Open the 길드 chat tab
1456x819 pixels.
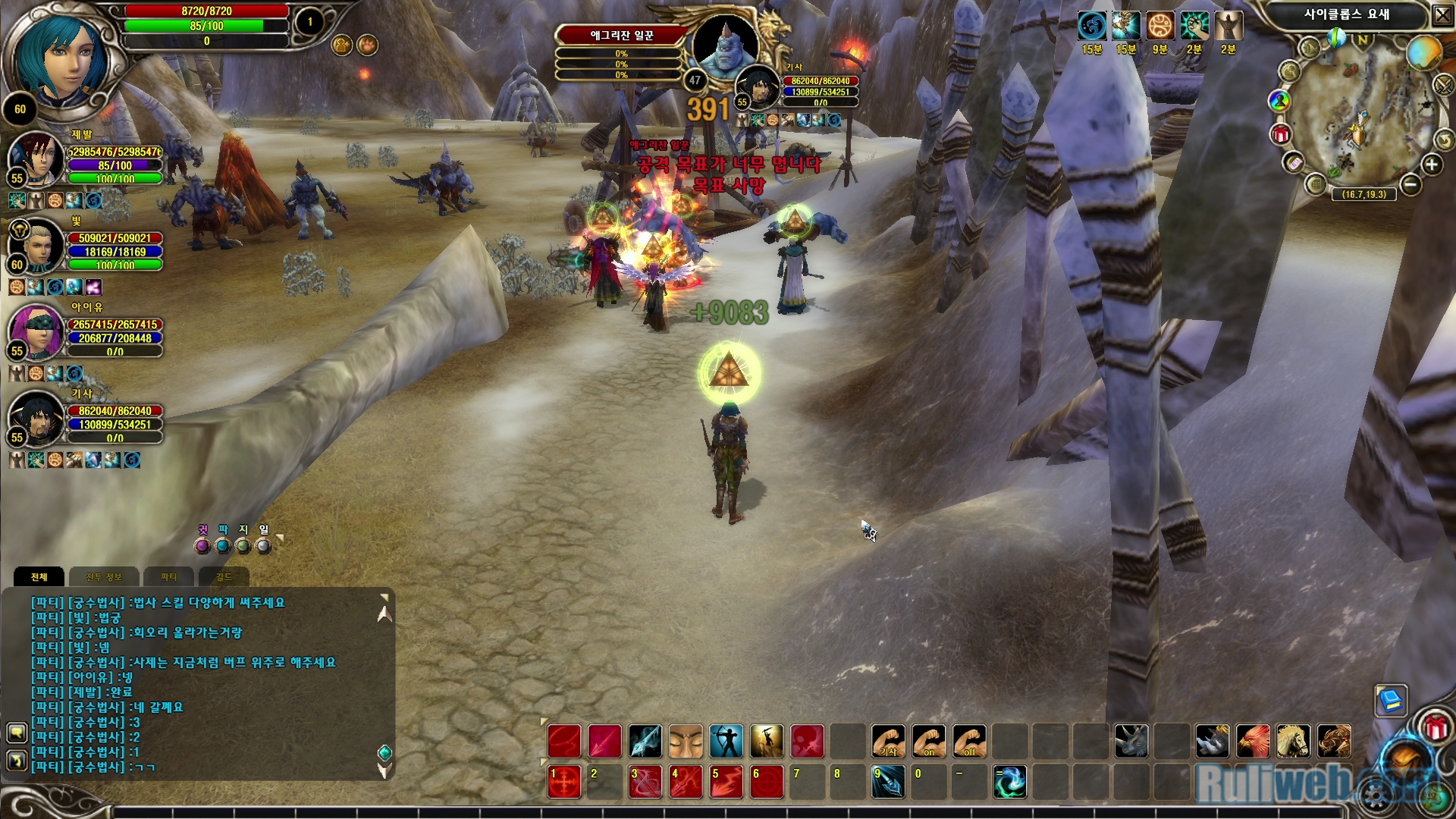pos(224,577)
